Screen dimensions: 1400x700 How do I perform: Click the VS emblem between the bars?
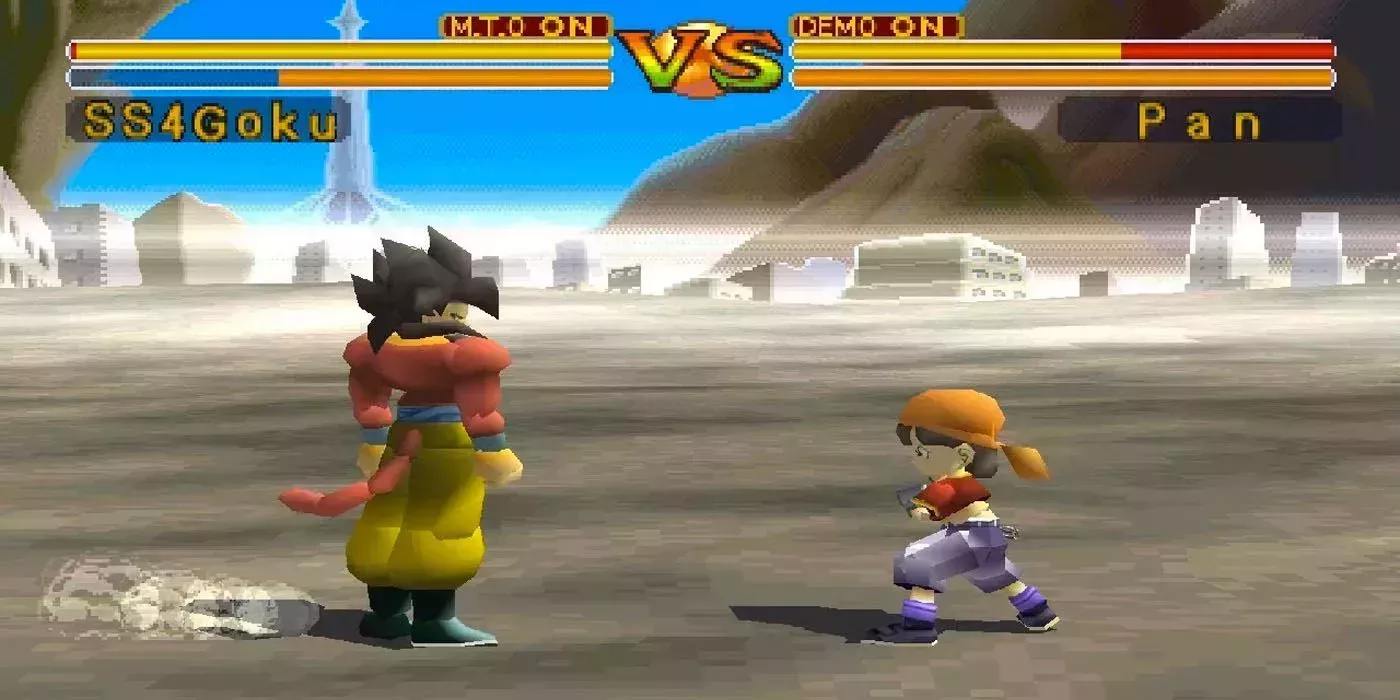[700, 60]
